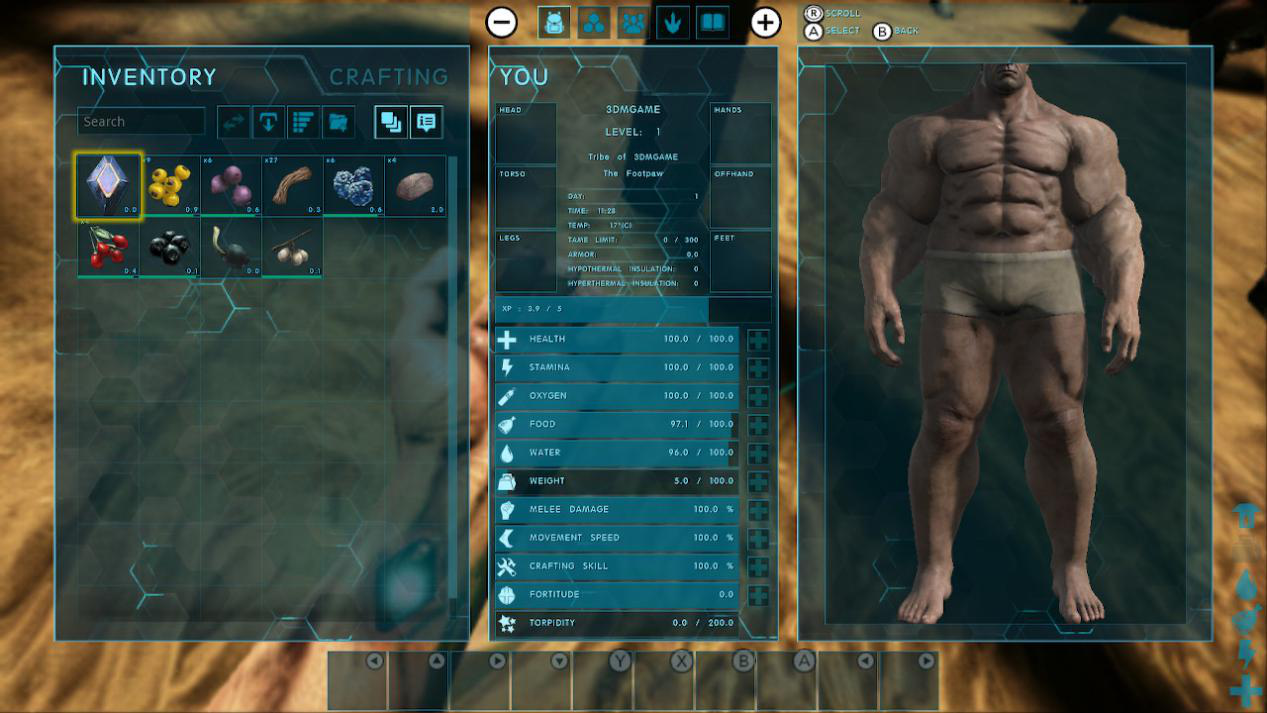Screen dimensions: 1267x713
Task: Open the tribe members tab
Action: click(633, 22)
